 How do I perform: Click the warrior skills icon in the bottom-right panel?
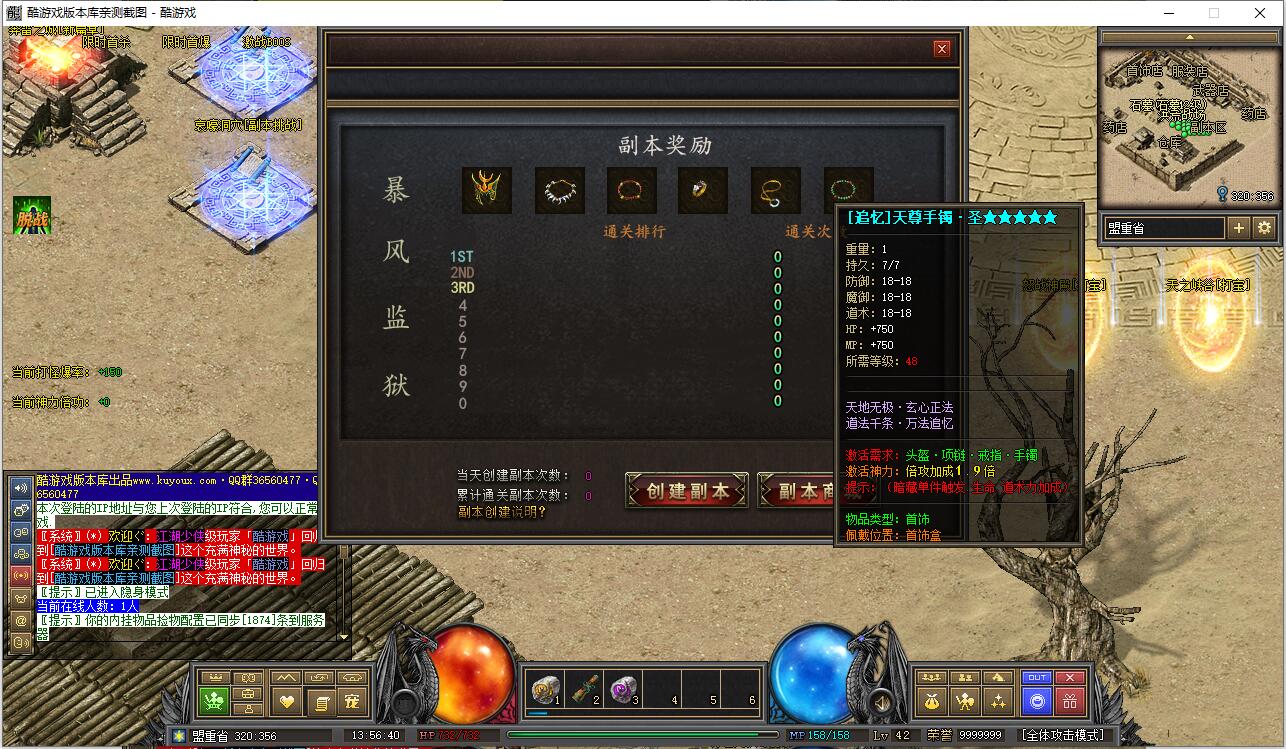point(965,702)
